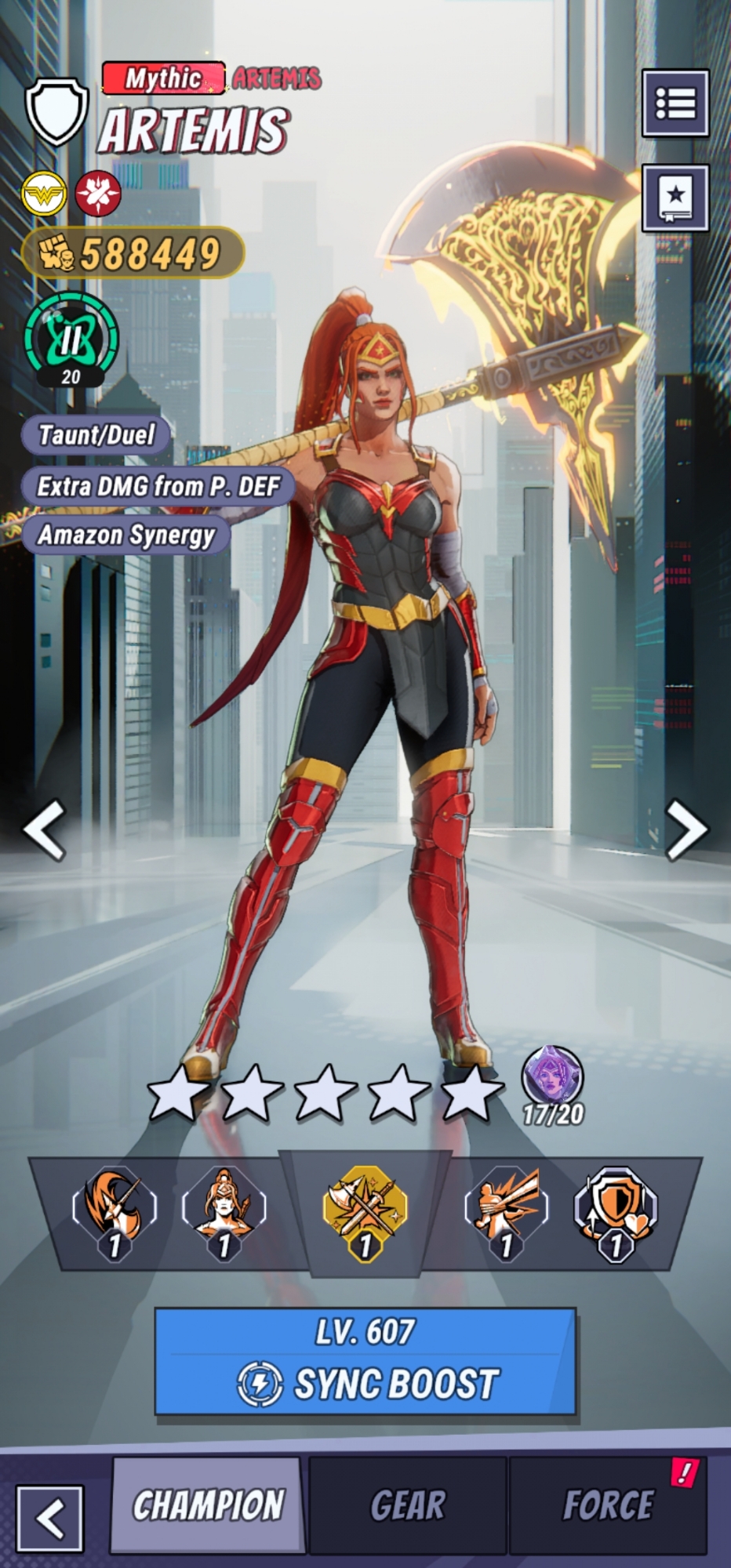731x1568 pixels.
Task: Switch to the Force tab
Action: 608,1505
